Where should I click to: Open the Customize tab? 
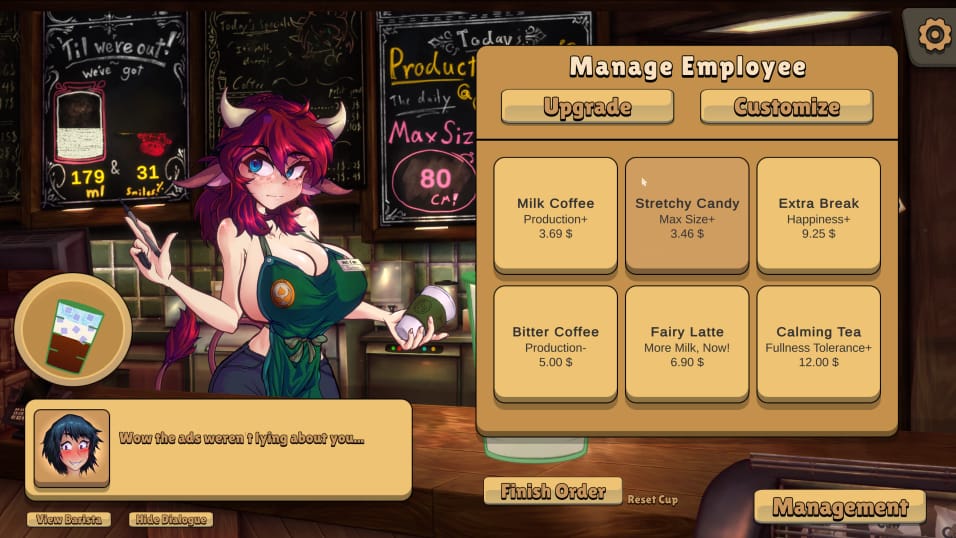click(786, 107)
